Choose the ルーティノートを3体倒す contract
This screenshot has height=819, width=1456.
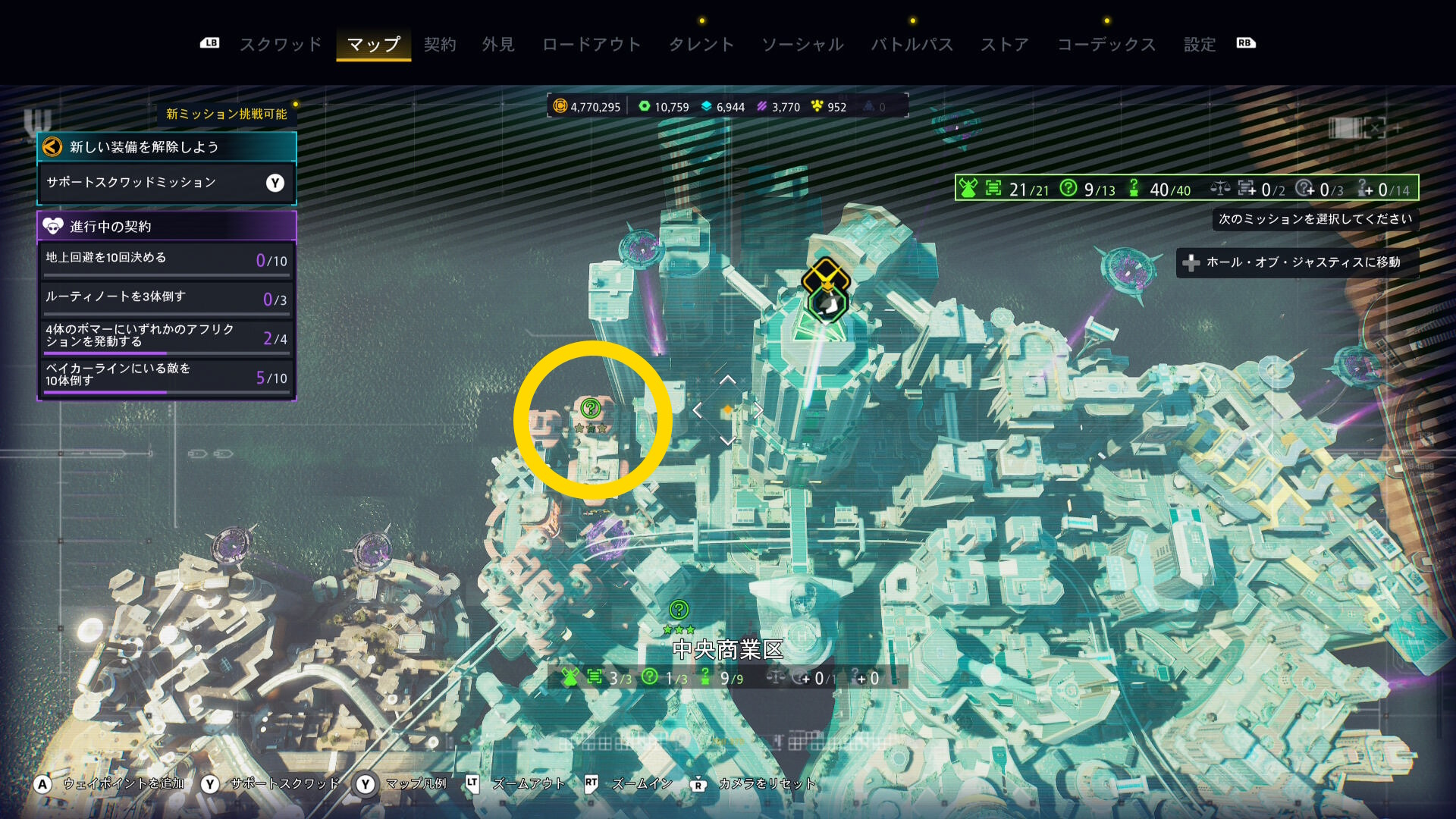166,298
